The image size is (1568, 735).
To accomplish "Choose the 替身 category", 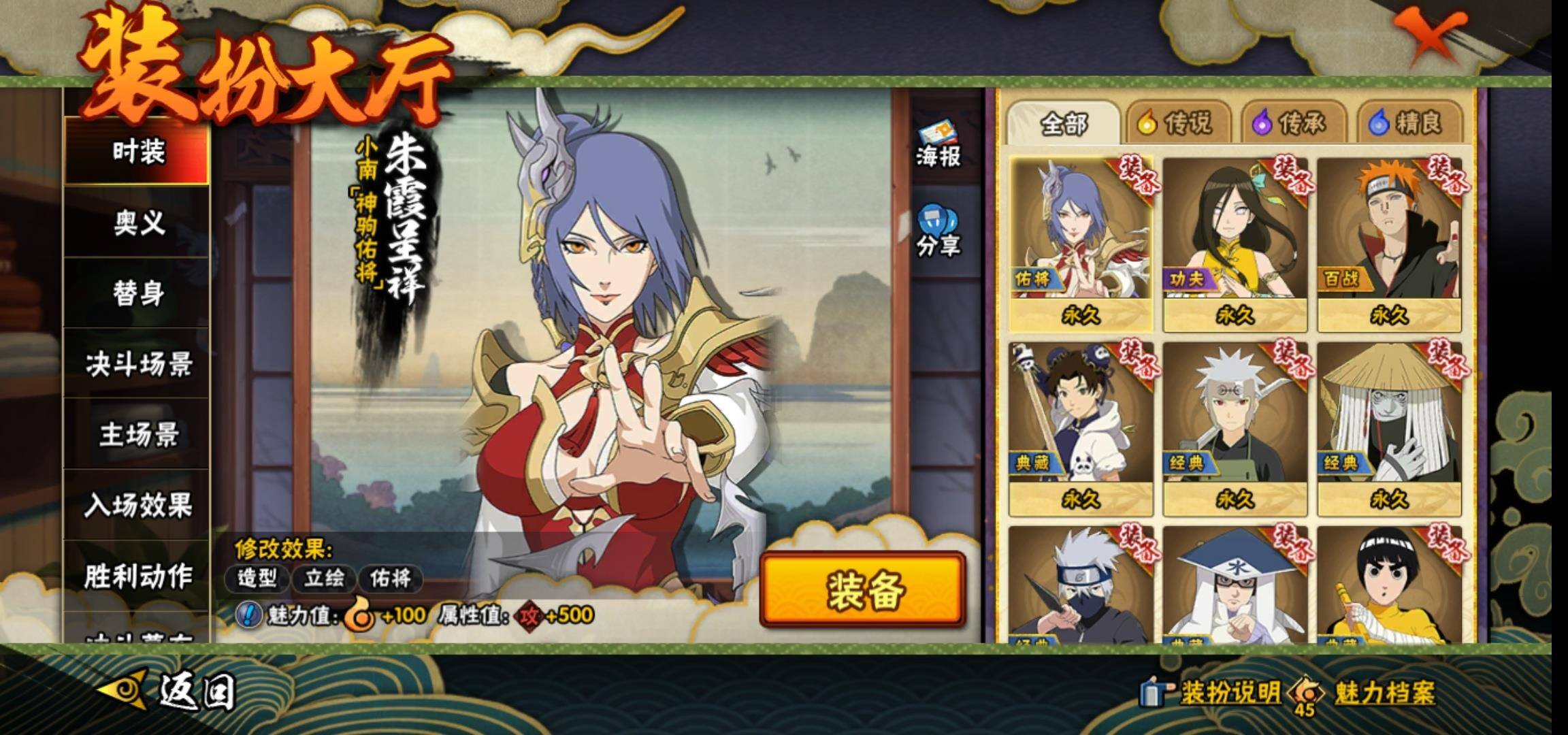I will tap(138, 293).
